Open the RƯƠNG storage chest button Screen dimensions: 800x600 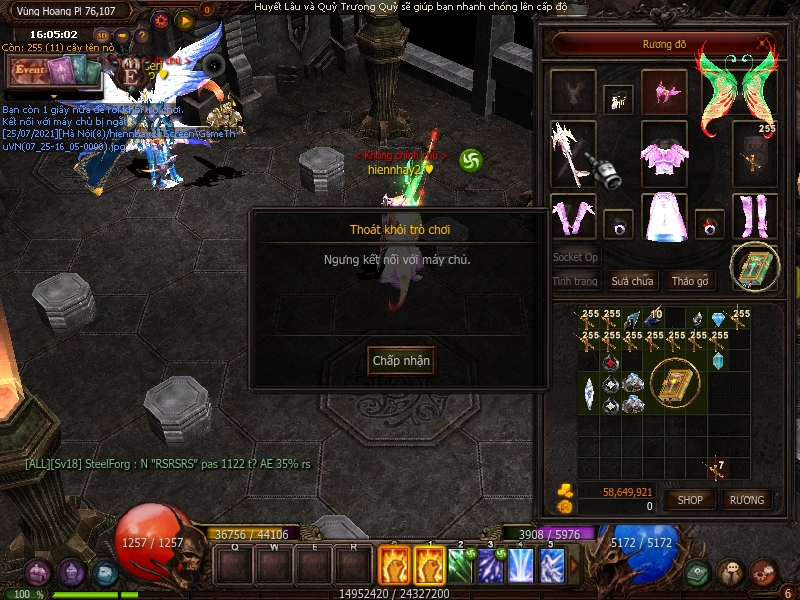746,499
